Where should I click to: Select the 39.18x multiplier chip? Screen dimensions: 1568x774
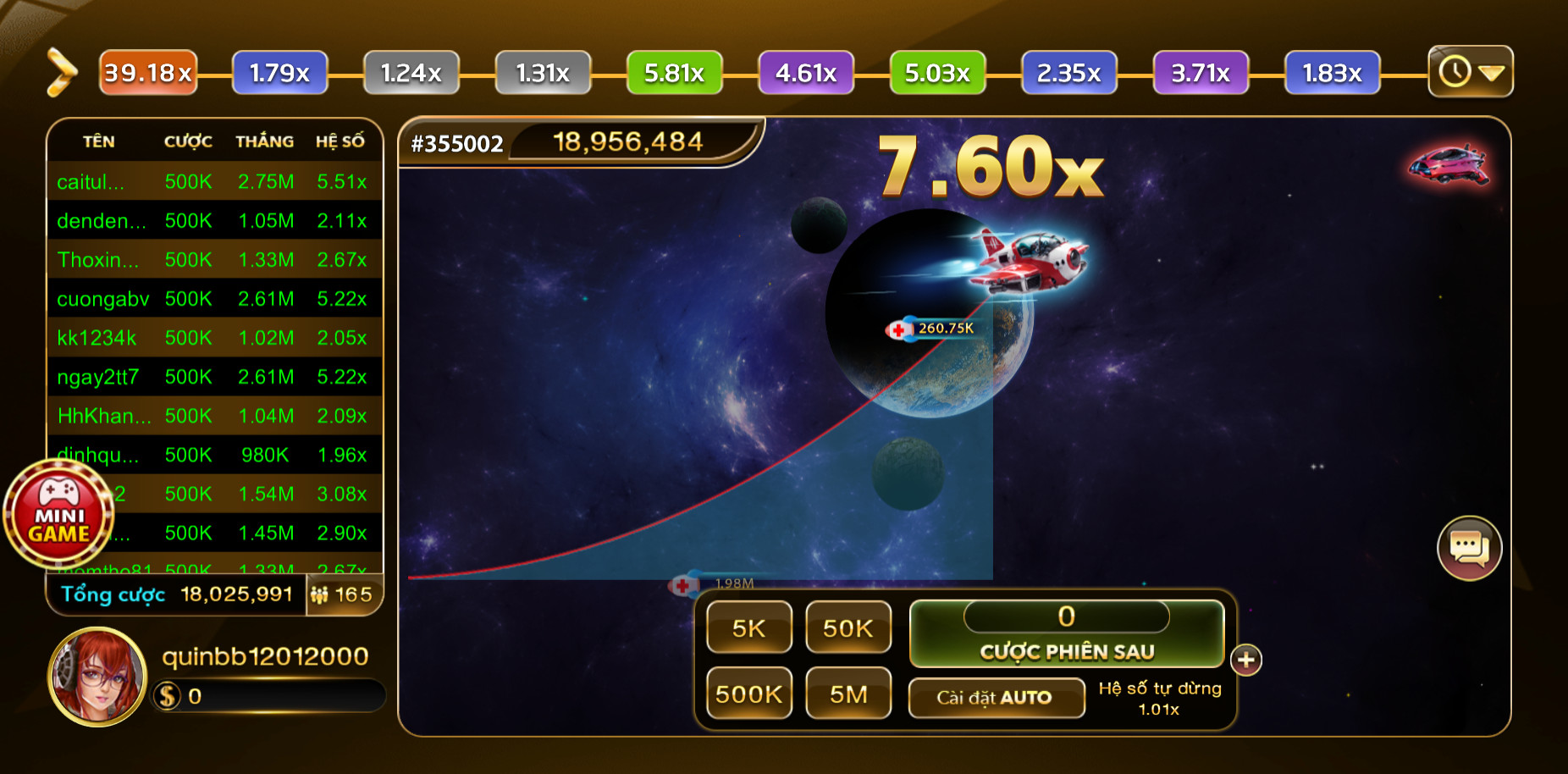pos(148,73)
